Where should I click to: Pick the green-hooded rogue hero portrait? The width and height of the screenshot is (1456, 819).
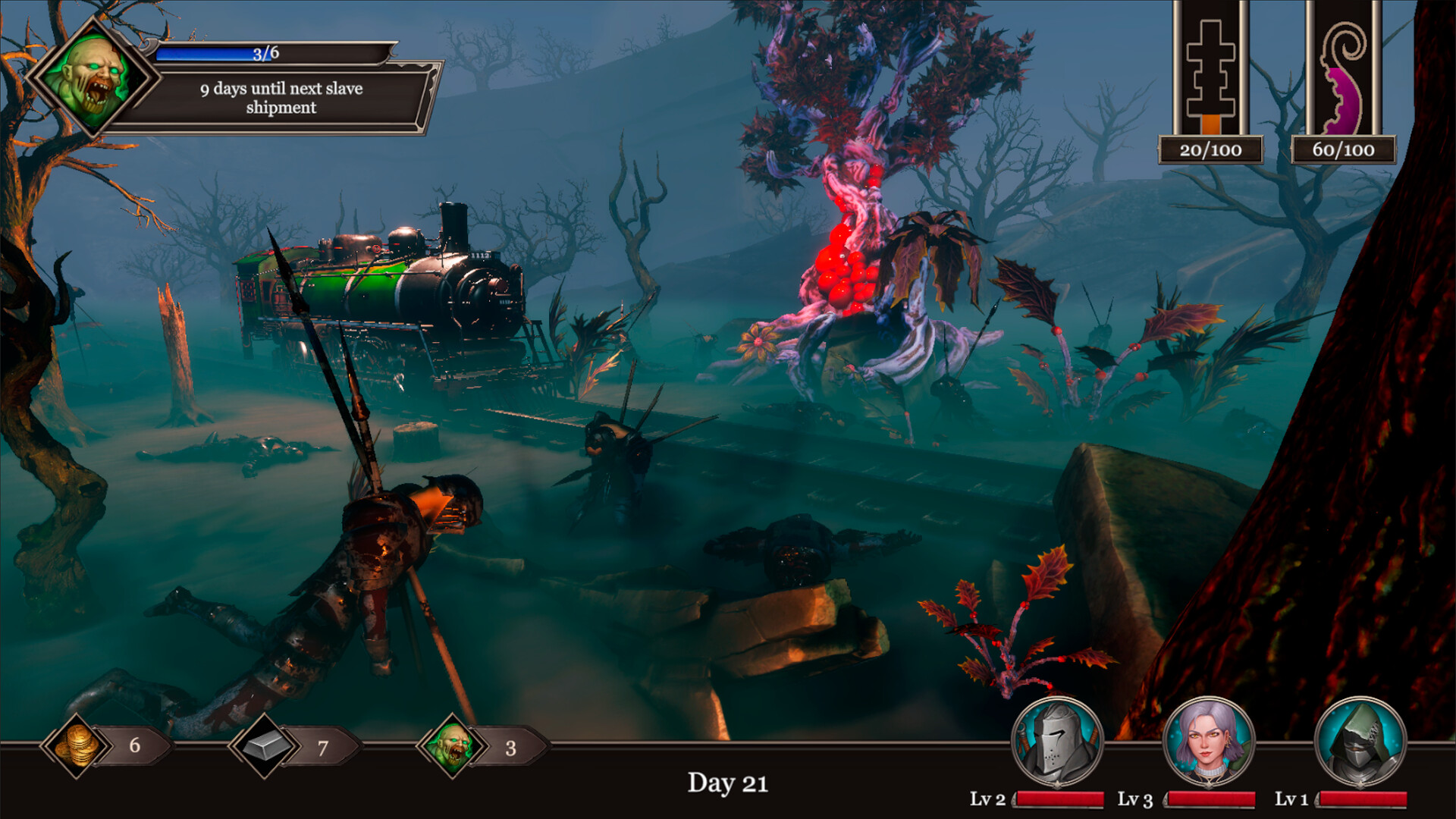tap(1360, 742)
